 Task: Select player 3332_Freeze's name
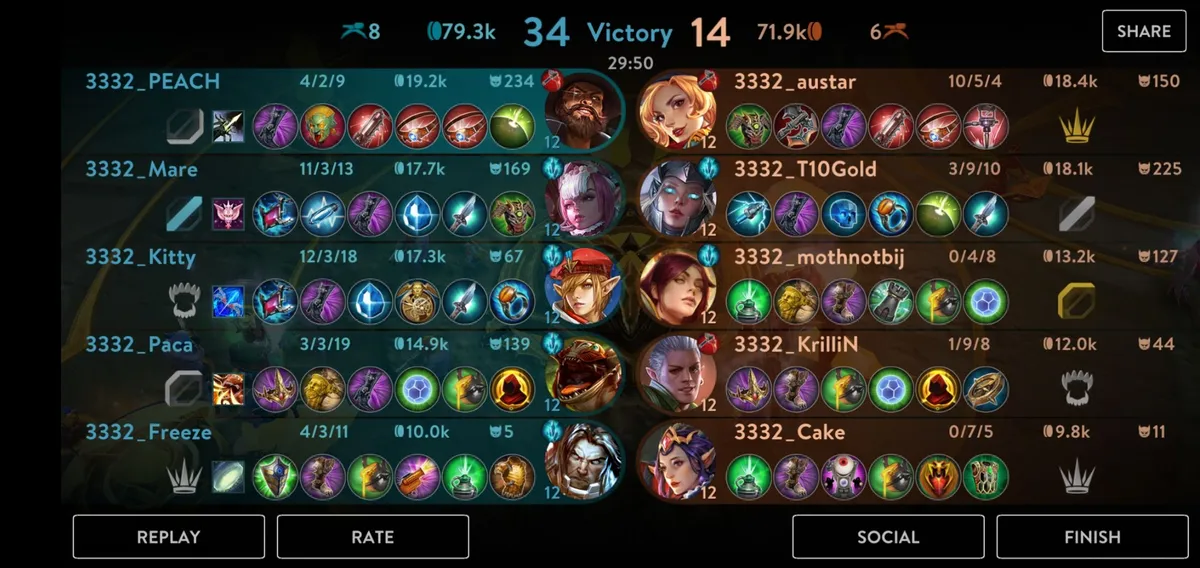[x=148, y=433]
